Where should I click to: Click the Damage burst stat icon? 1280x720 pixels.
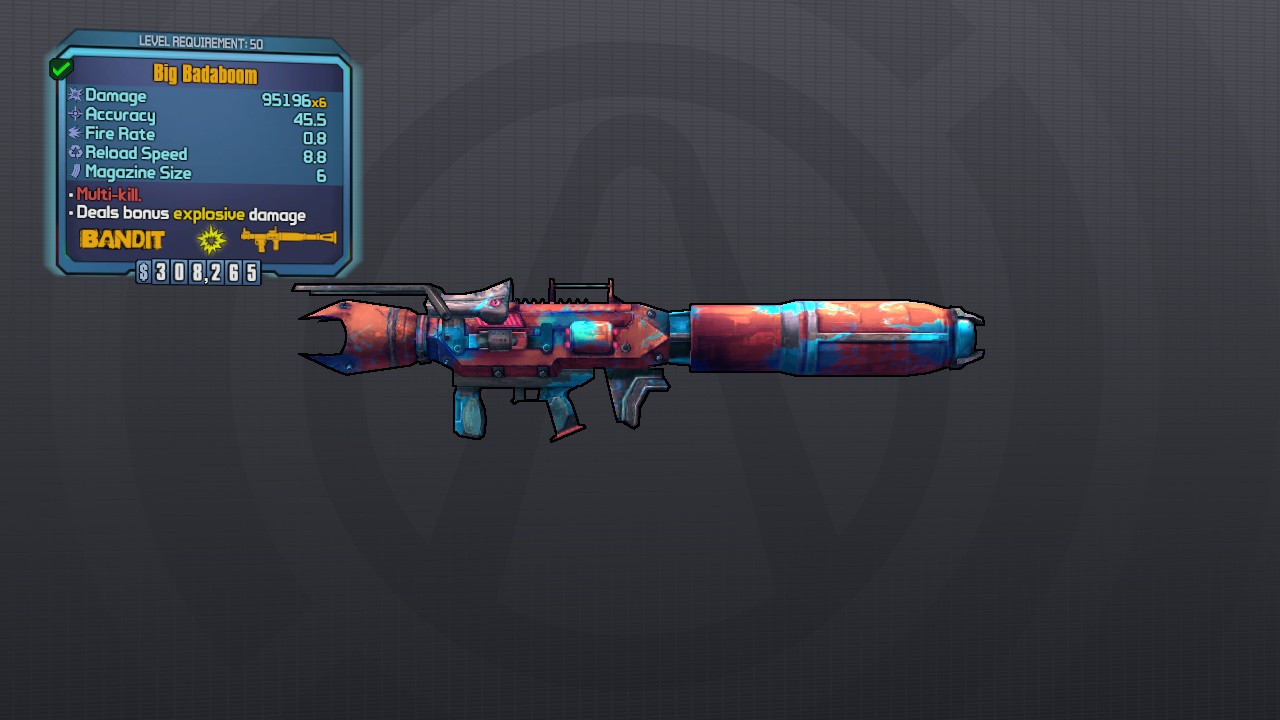[x=74, y=95]
